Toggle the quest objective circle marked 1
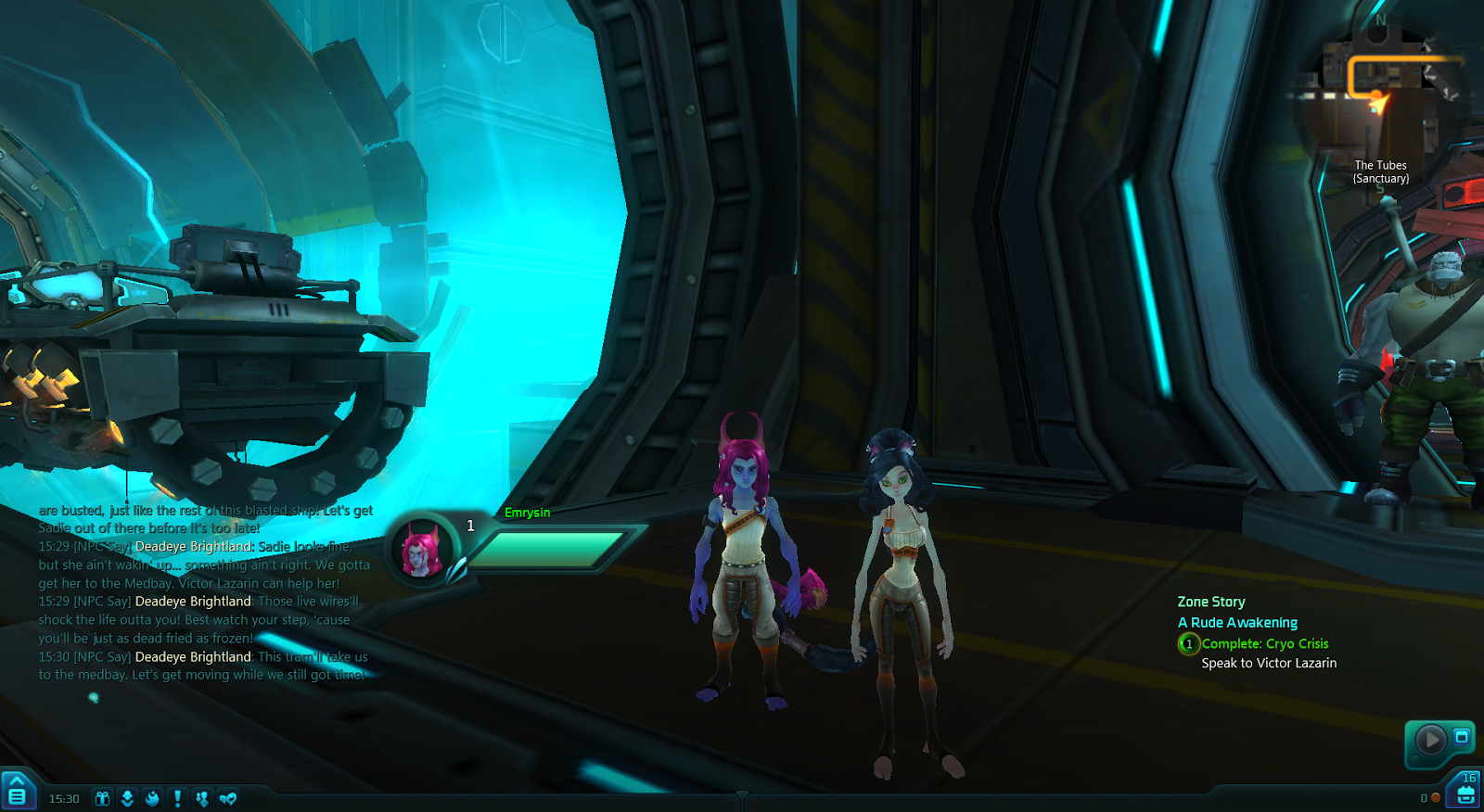 [1187, 643]
